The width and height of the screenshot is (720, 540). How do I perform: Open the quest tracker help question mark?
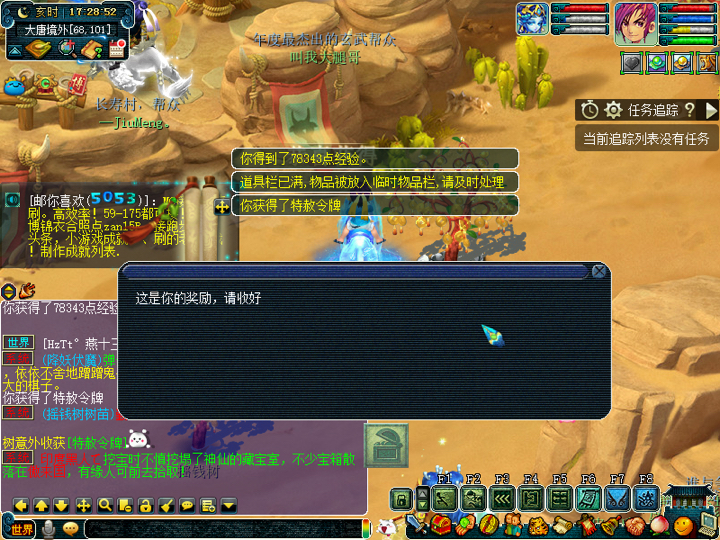tap(689, 110)
